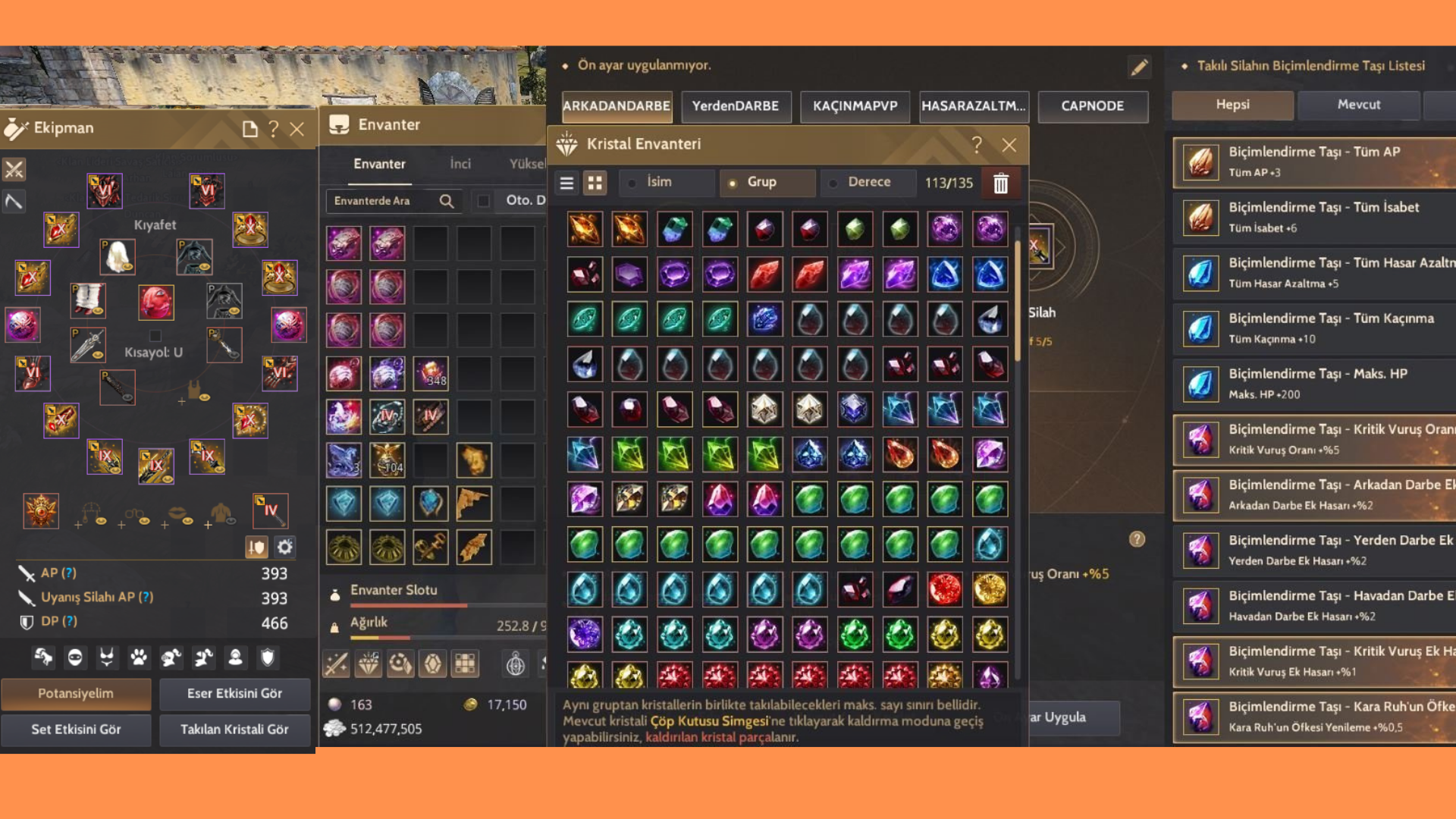Click the pearl globe icon in inventory toolbar
The width and height of the screenshot is (1456, 819).
[x=516, y=664]
